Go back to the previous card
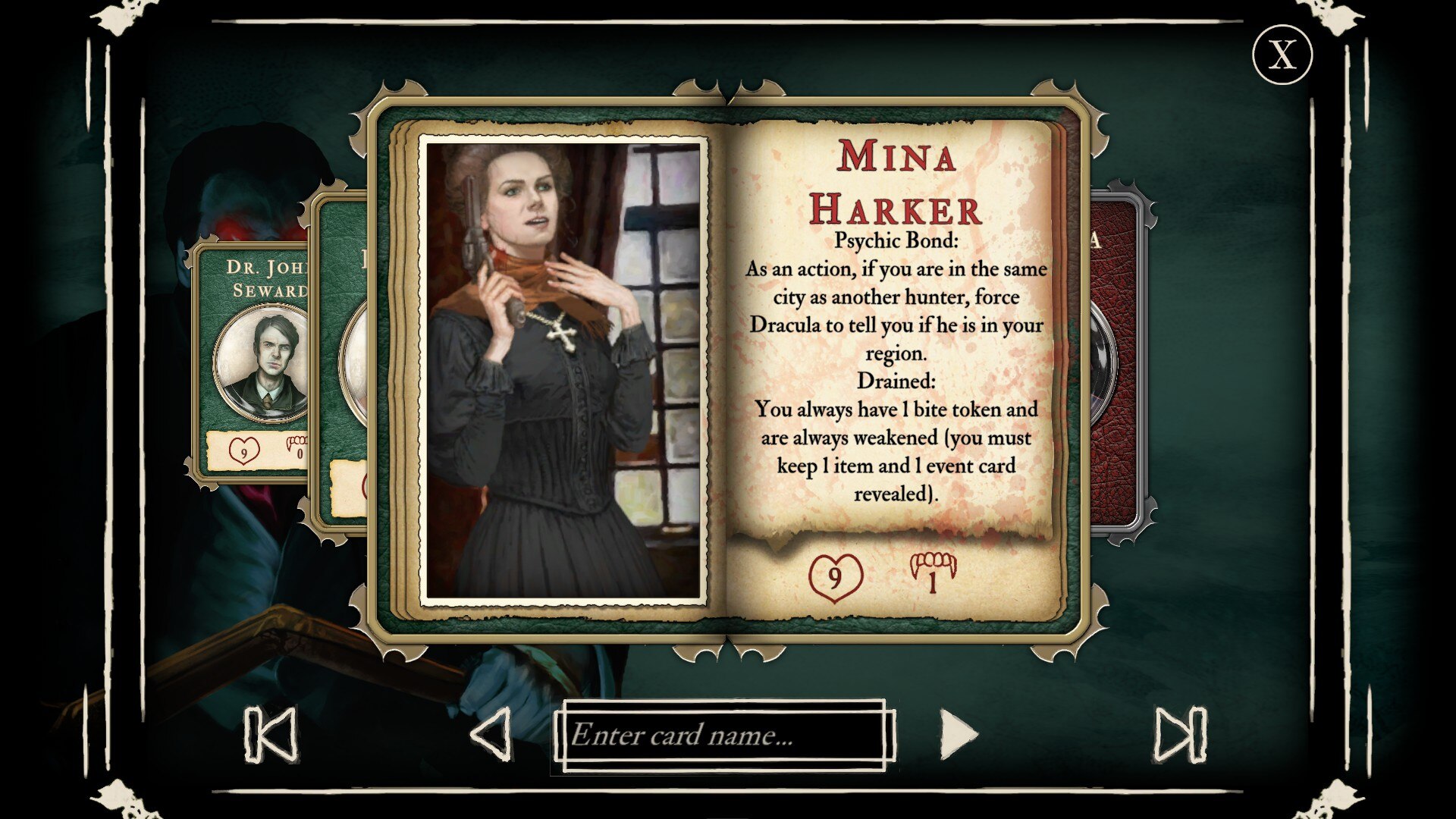Screen dimensions: 1456x819 pyautogui.click(x=491, y=734)
